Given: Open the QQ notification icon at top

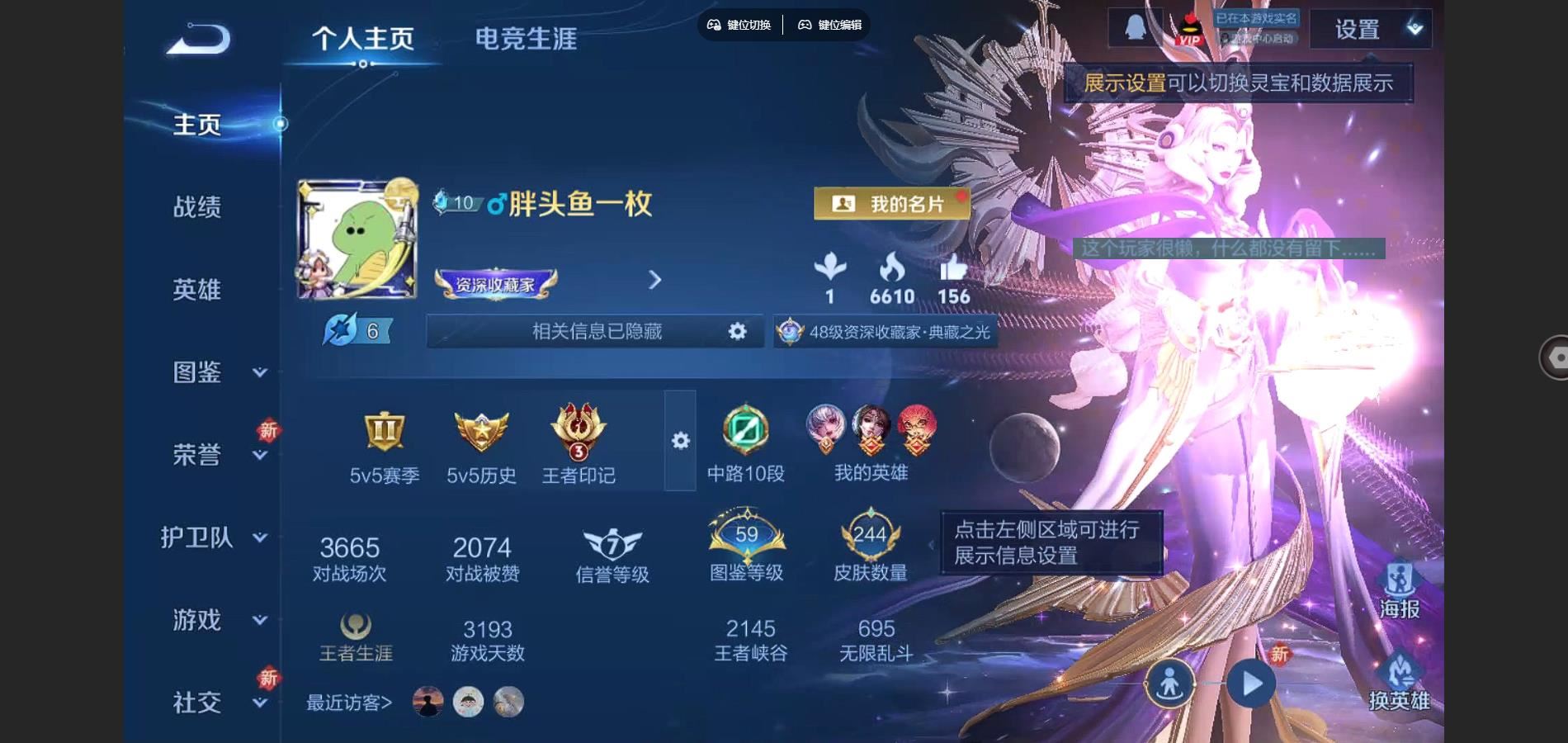Looking at the screenshot, I should tap(1136, 26).
